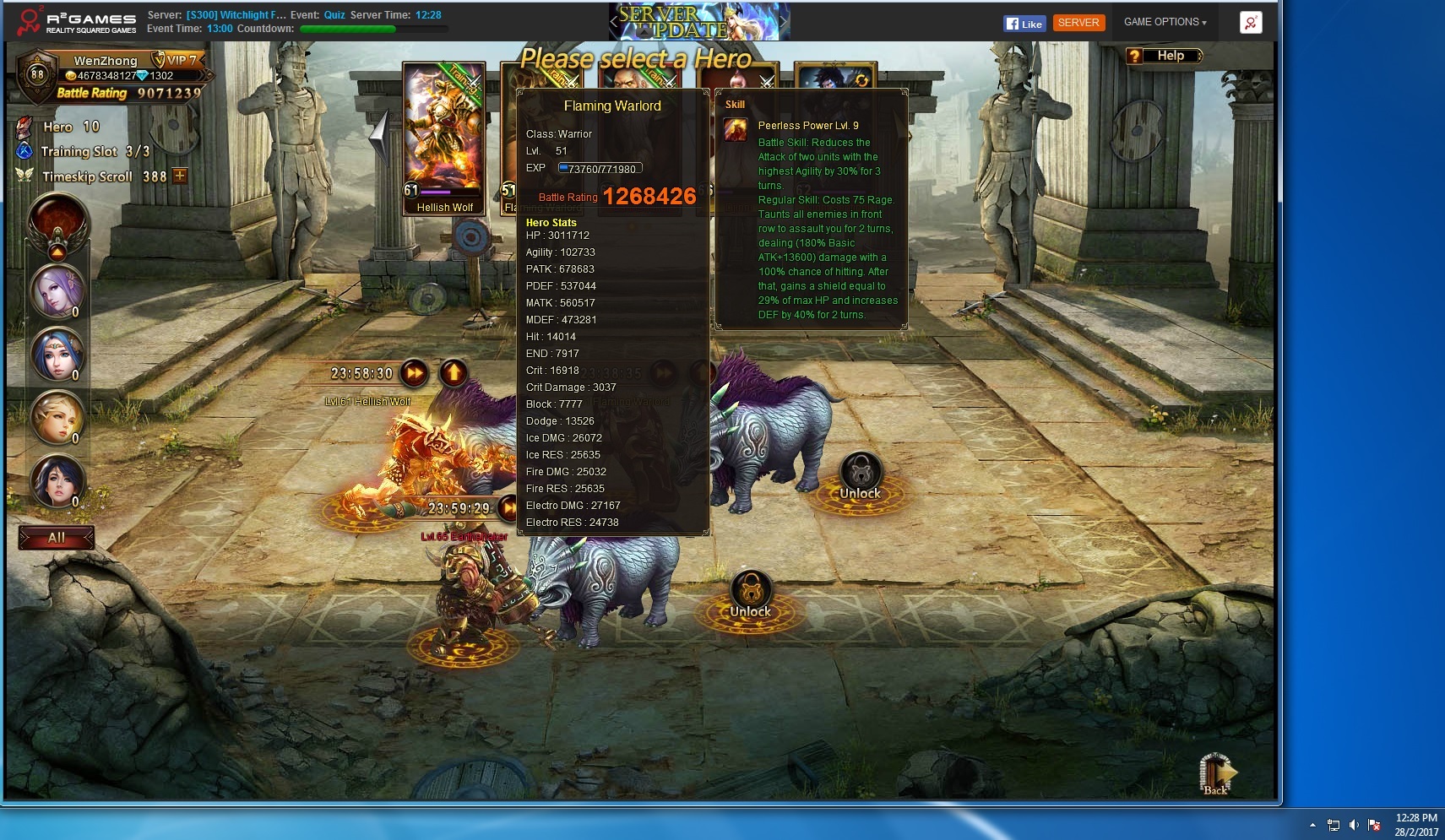Collapse the red orb filter panel
This screenshot has width=1445, height=840.
point(57,252)
